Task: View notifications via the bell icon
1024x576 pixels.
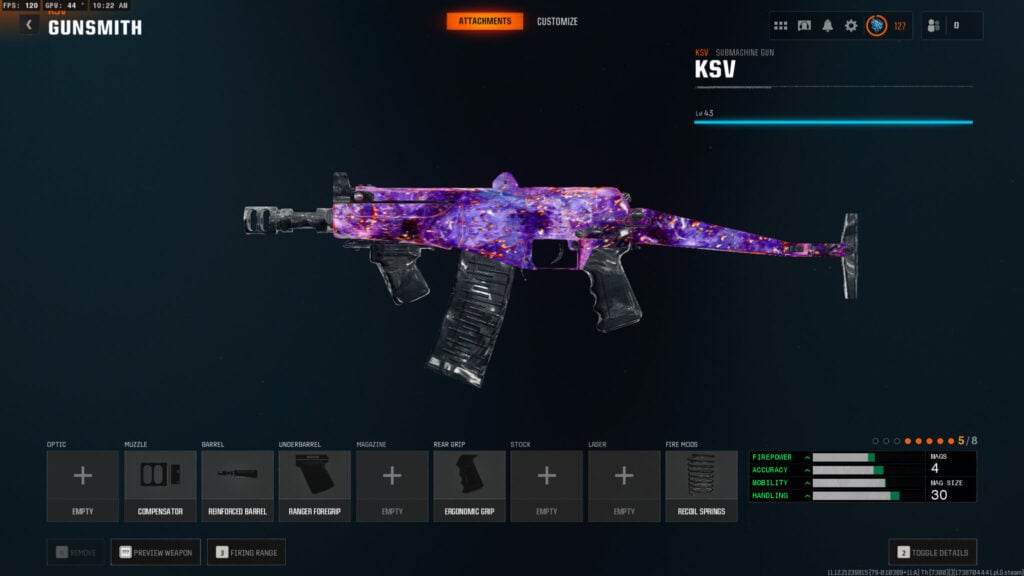Action: click(x=828, y=26)
